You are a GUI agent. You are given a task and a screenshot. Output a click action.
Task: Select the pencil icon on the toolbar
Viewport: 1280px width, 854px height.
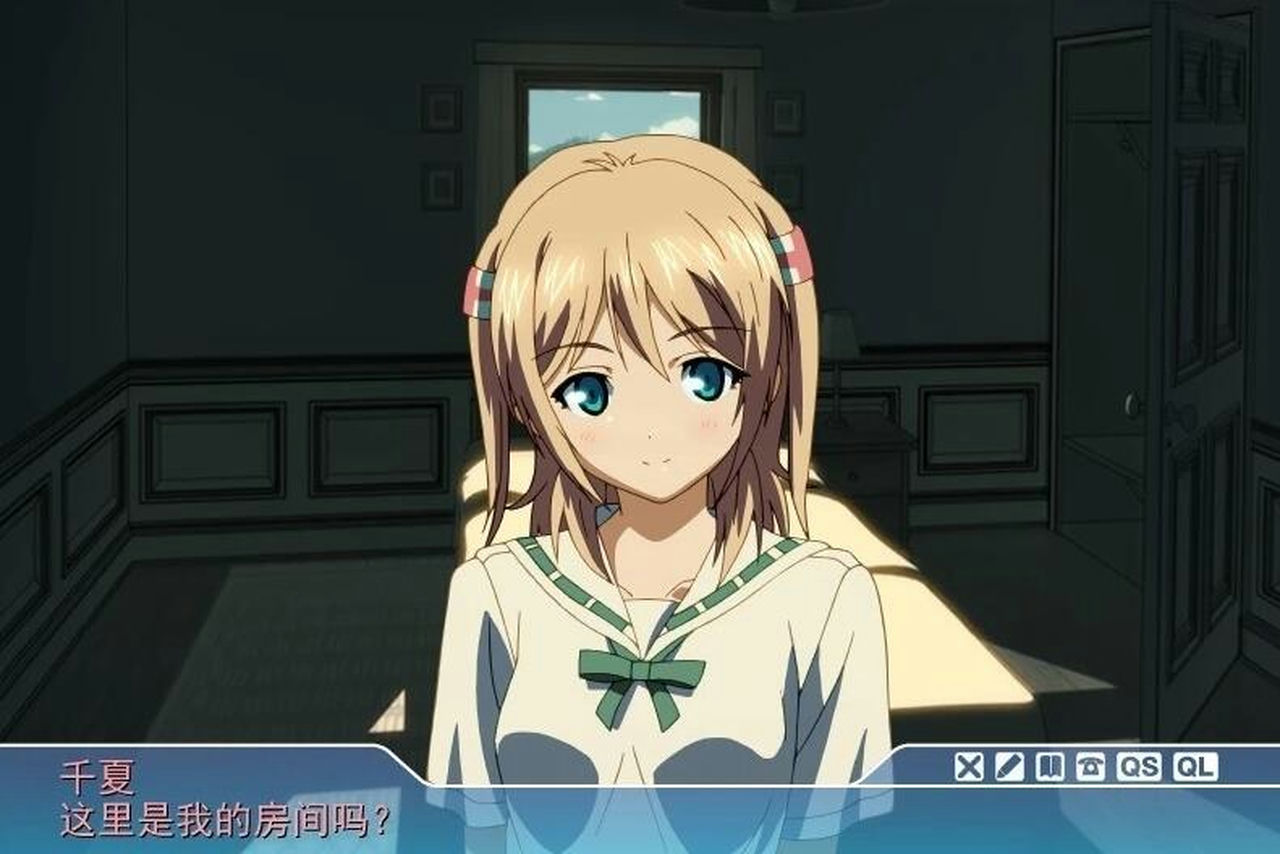pos(1008,766)
